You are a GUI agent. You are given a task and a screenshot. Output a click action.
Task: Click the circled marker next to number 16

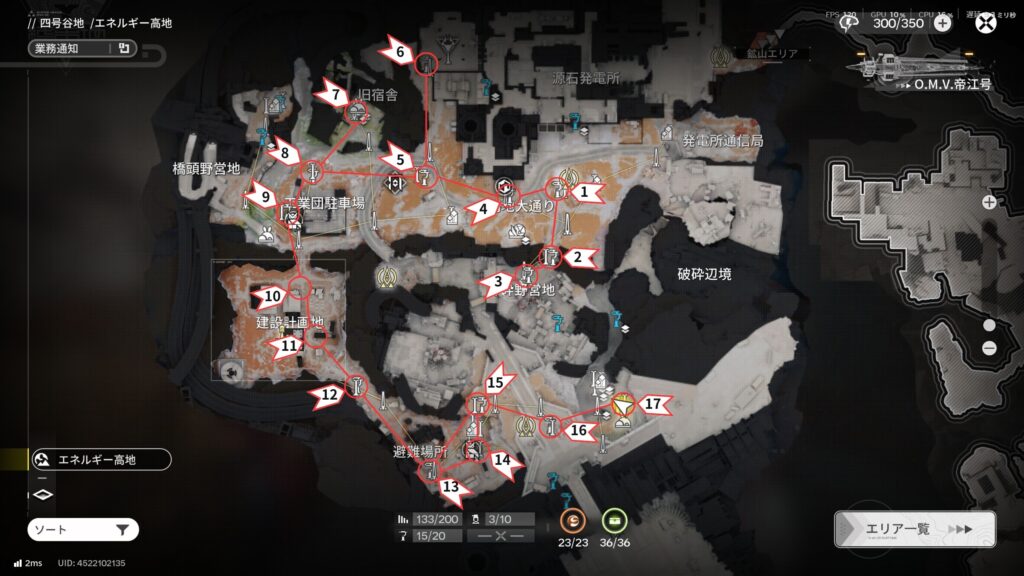(549, 427)
